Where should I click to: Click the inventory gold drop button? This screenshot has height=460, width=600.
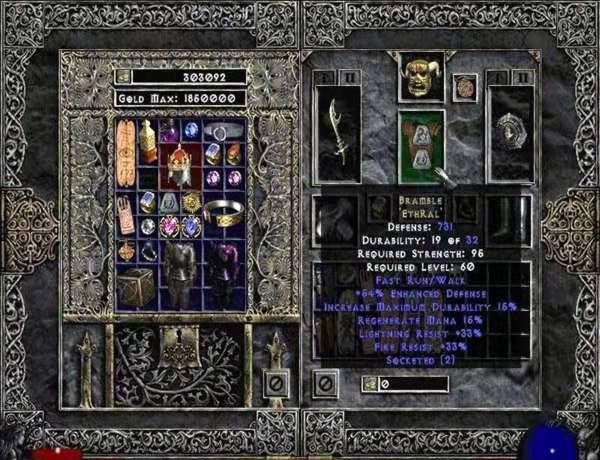tap(370, 383)
